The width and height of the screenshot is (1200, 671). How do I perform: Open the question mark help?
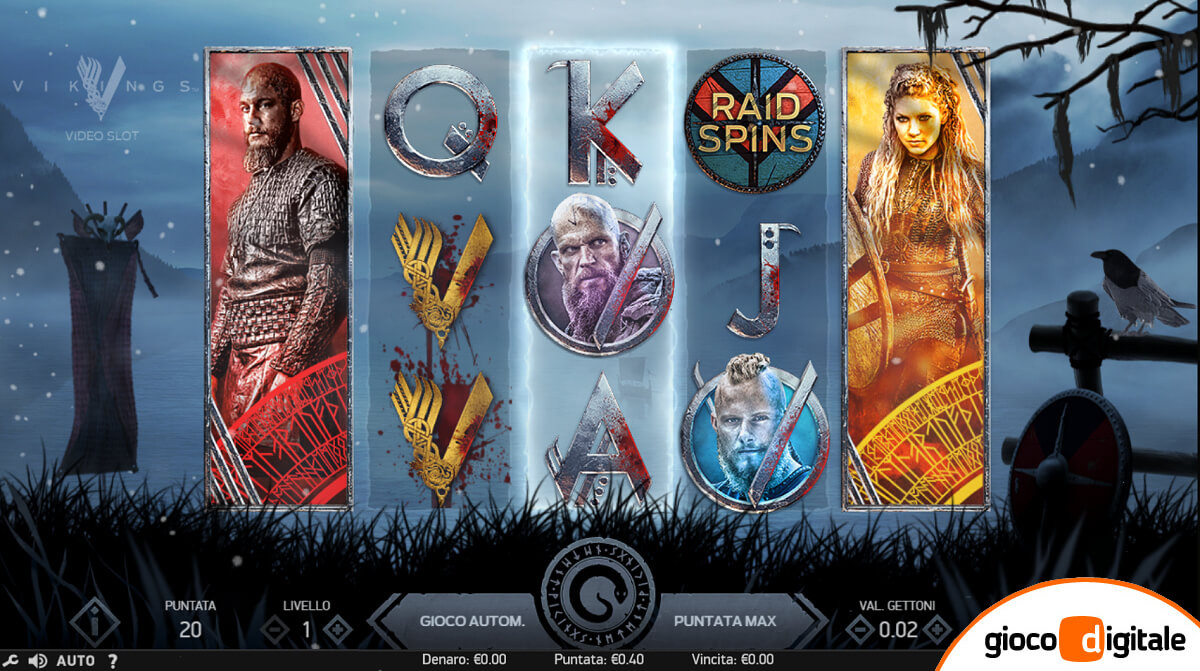point(112,660)
